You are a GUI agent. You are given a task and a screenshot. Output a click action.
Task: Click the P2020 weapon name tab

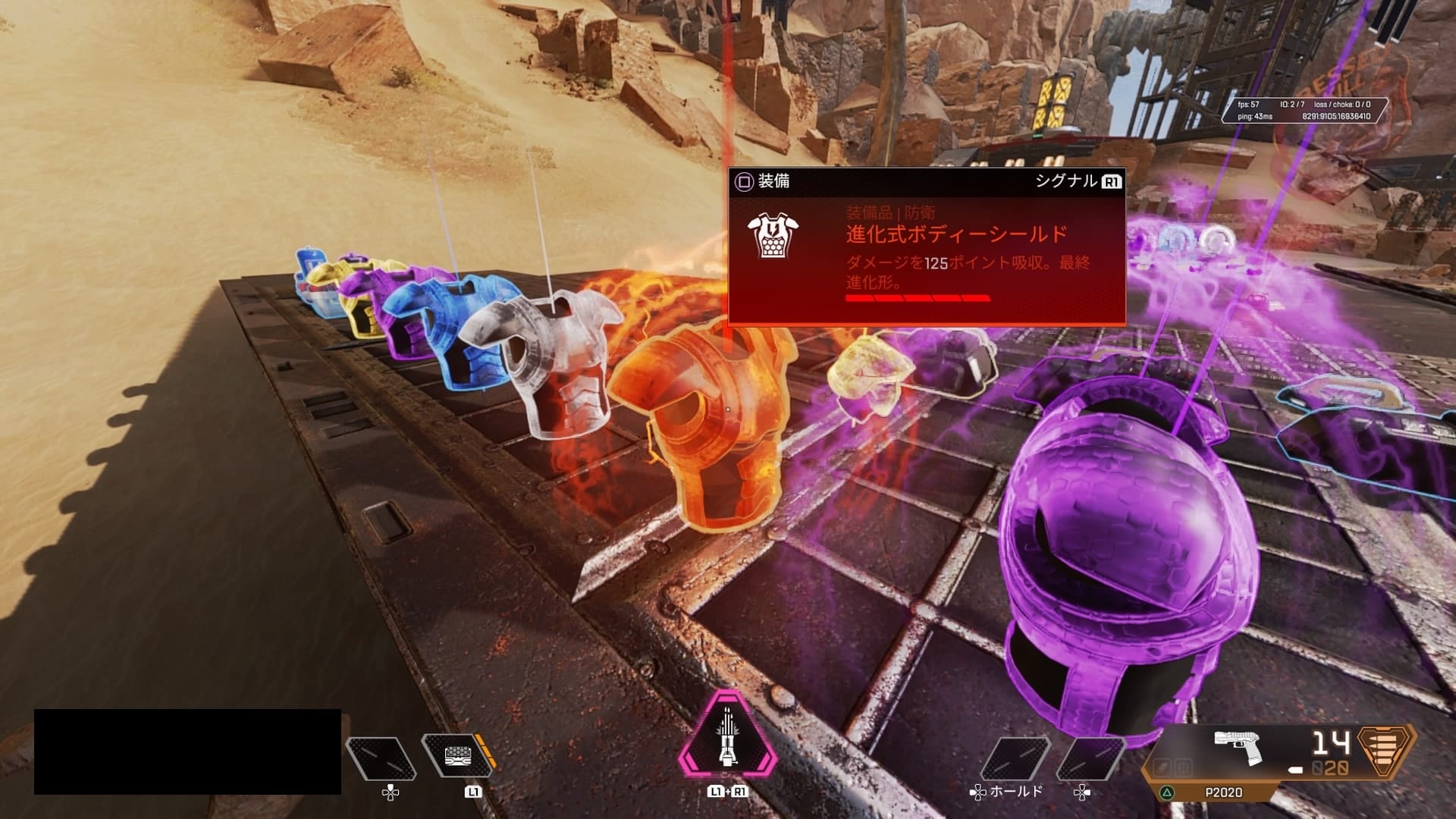pyautogui.click(x=1223, y=792)
